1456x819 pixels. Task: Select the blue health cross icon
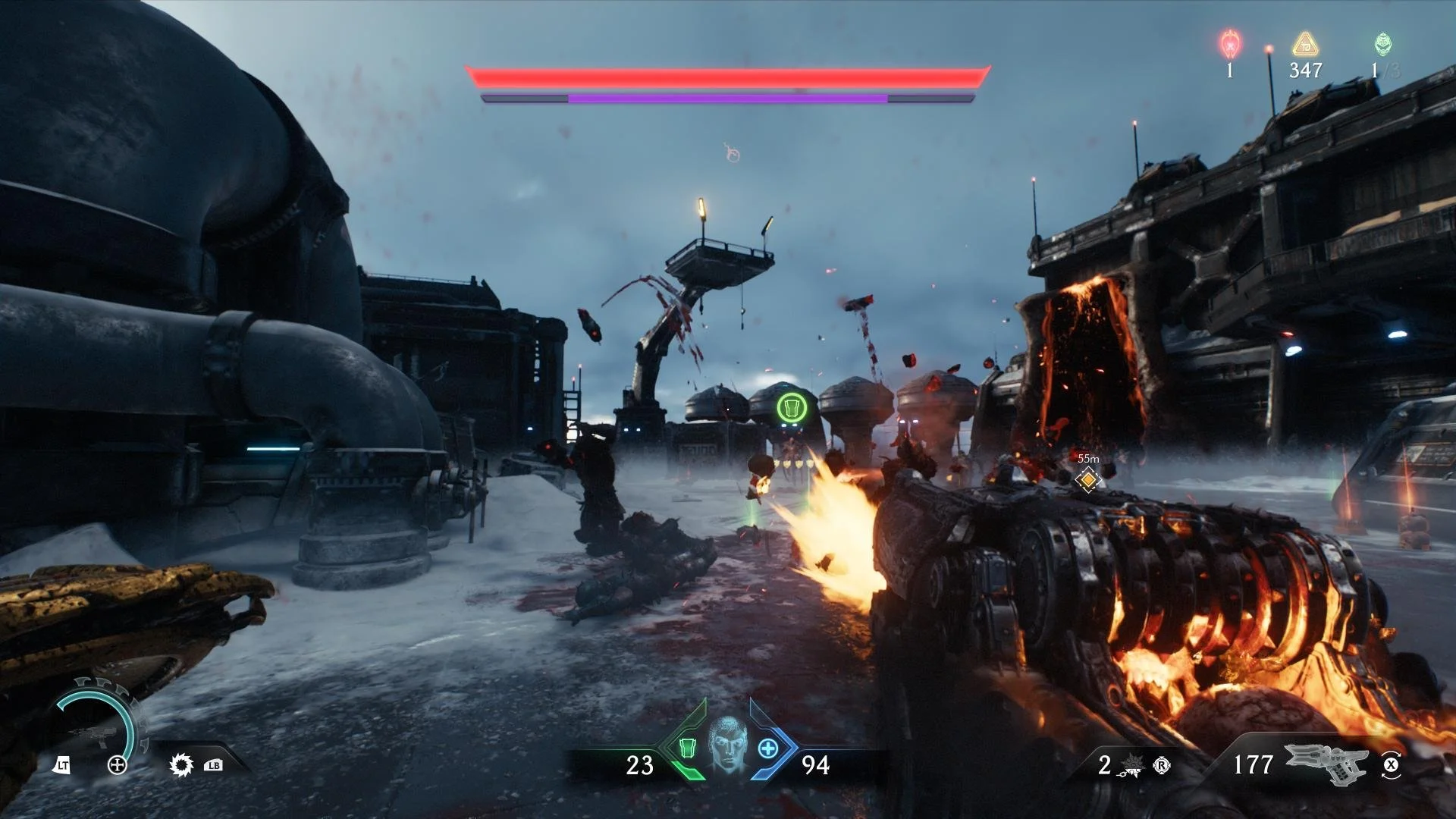click(768, 749)
